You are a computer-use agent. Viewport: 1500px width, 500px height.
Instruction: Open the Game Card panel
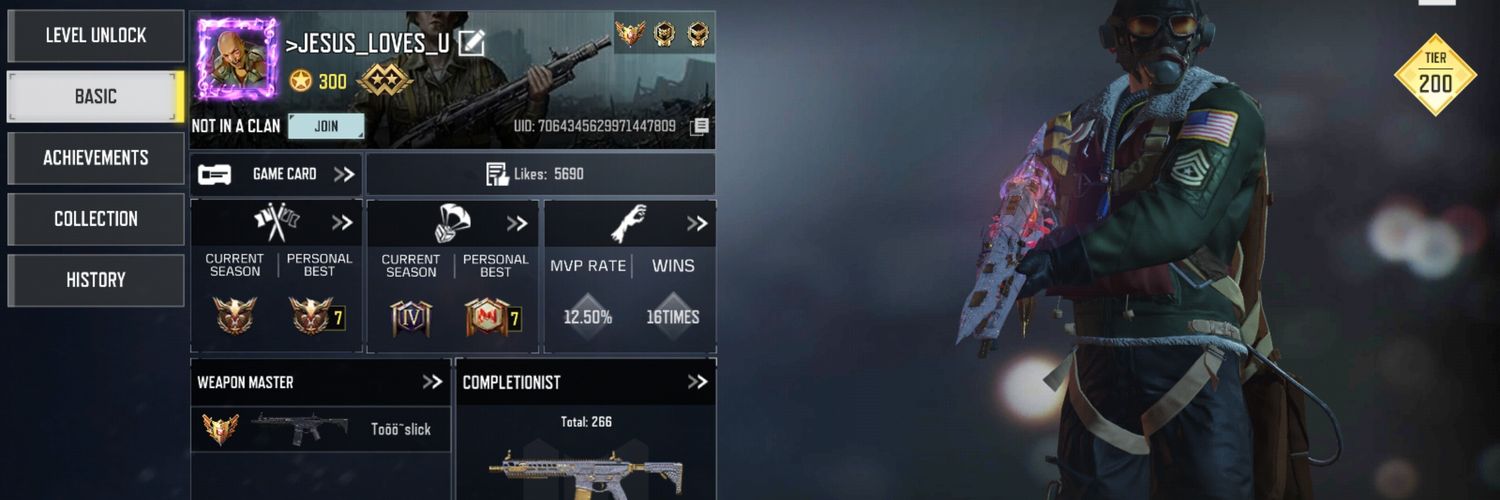click(x=277, y=174)
